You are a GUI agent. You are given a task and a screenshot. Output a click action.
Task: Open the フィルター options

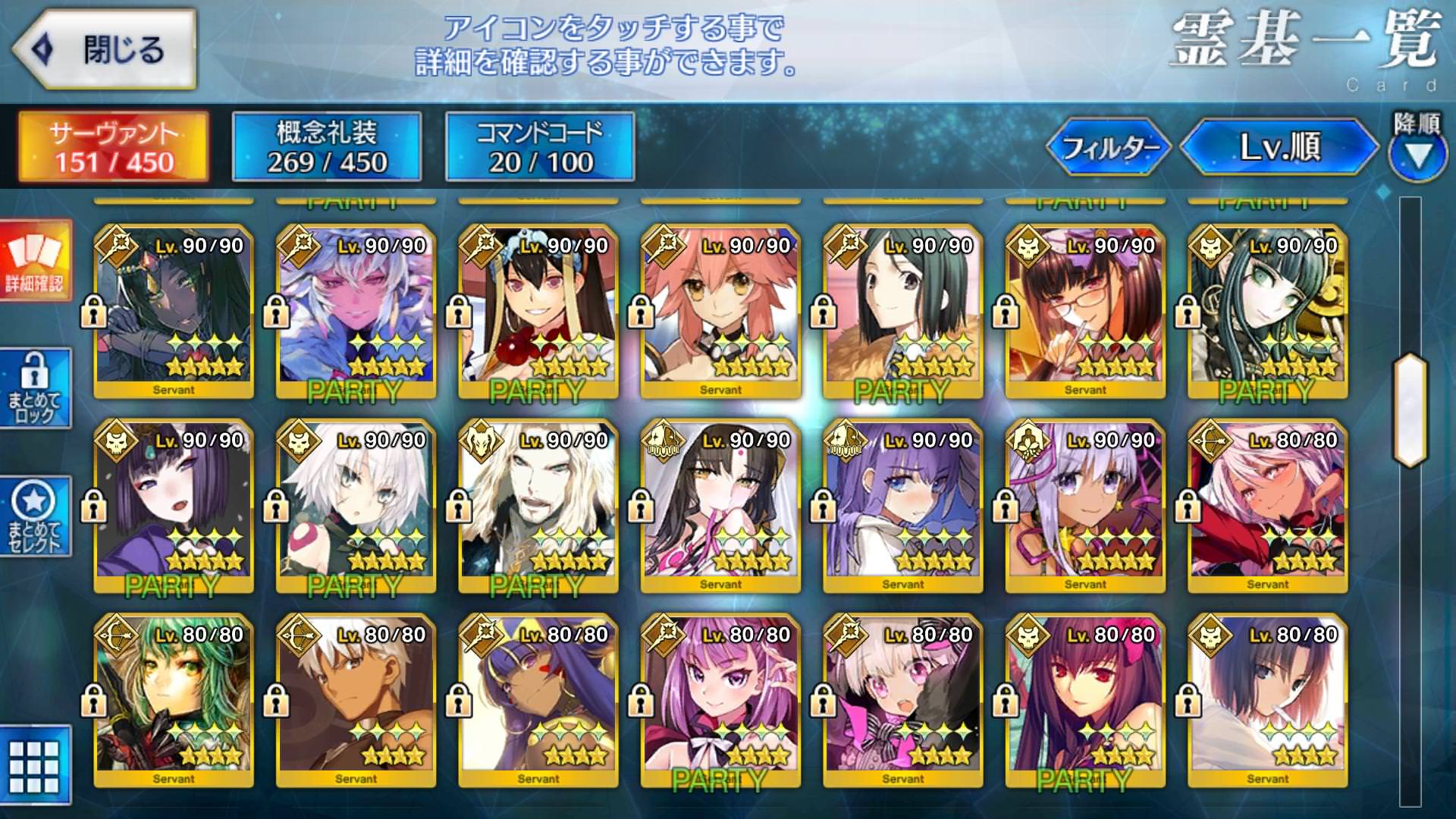coord(1109,147)
